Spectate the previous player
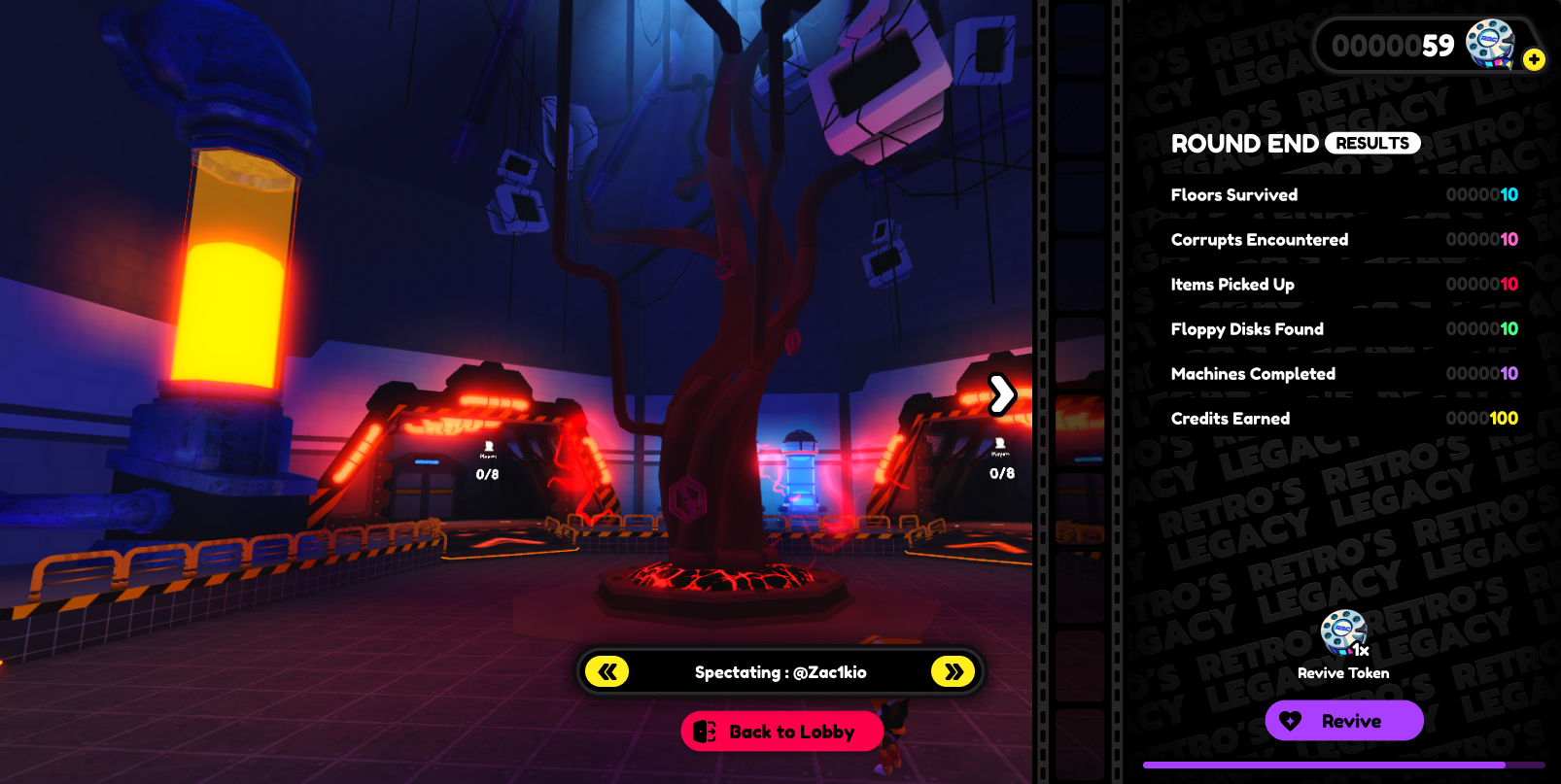This screenshot has width=1561, height=784. (607, 671)
